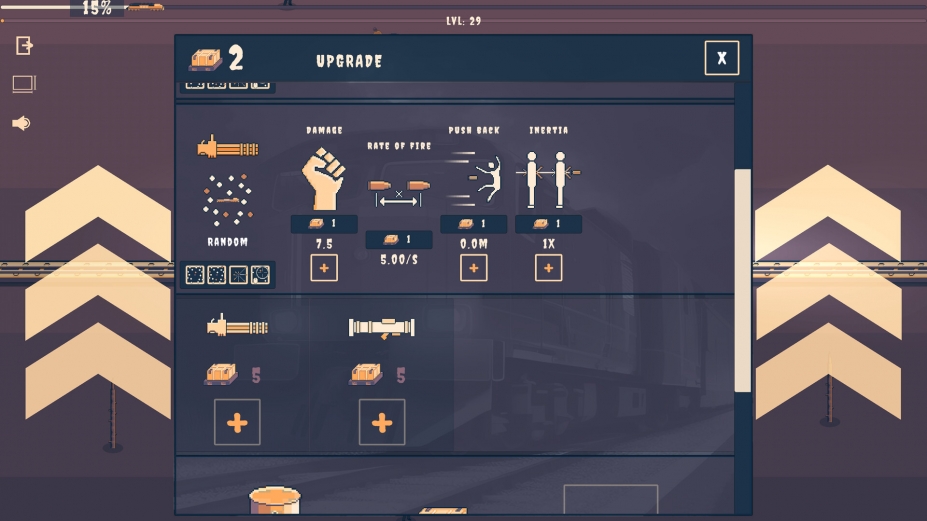The height and width of the screenshot is (521, 927).
Task: Toggle sound with the speaker icon
Action: click(x=21, y=123)
